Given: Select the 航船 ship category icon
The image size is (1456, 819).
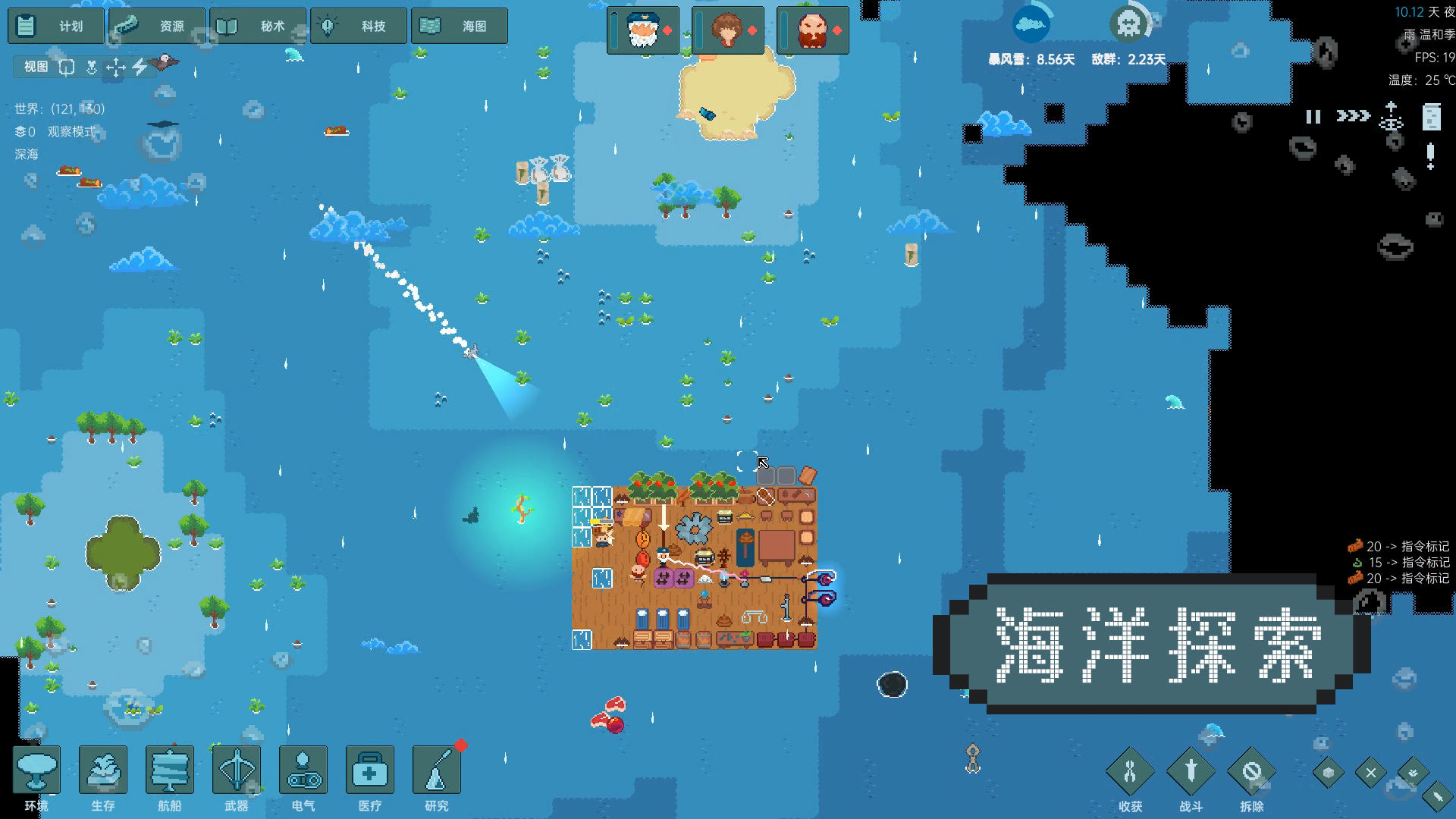Looking at the screenshot, I should [x=169, y=770].
